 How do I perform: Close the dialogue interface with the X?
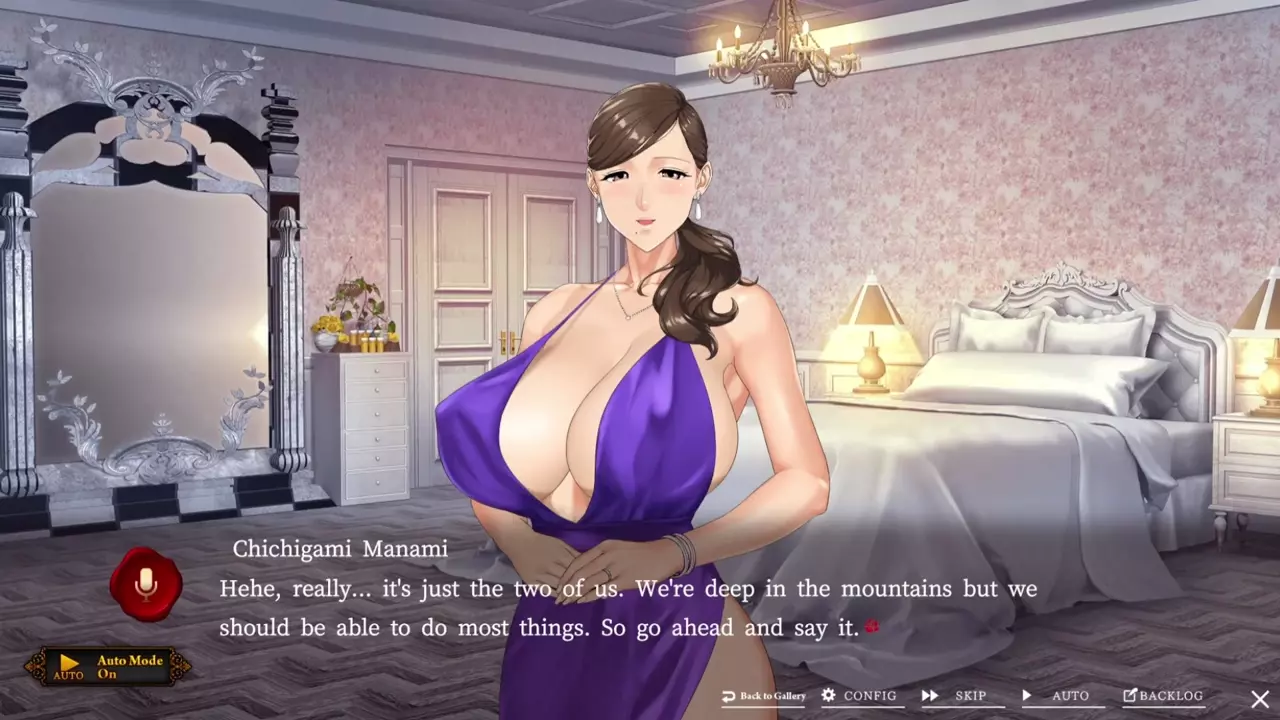pos(1260,699)
